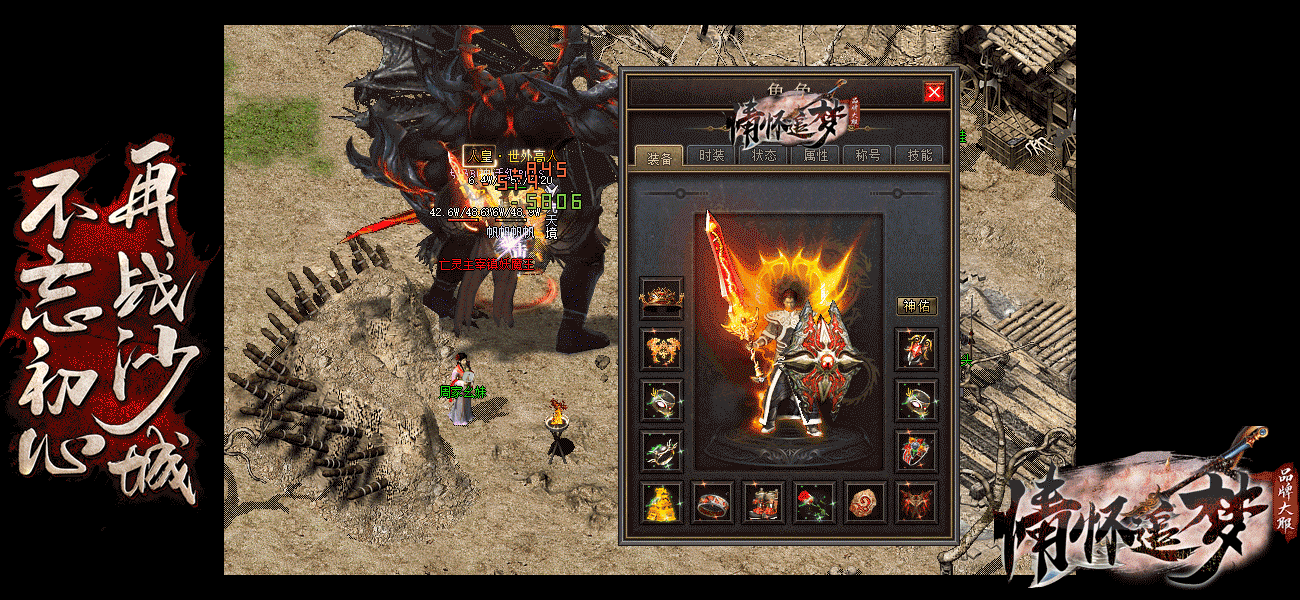Select the red spiral gem slot
Screen dimensions: 1300x600
[x=866, y=502]
